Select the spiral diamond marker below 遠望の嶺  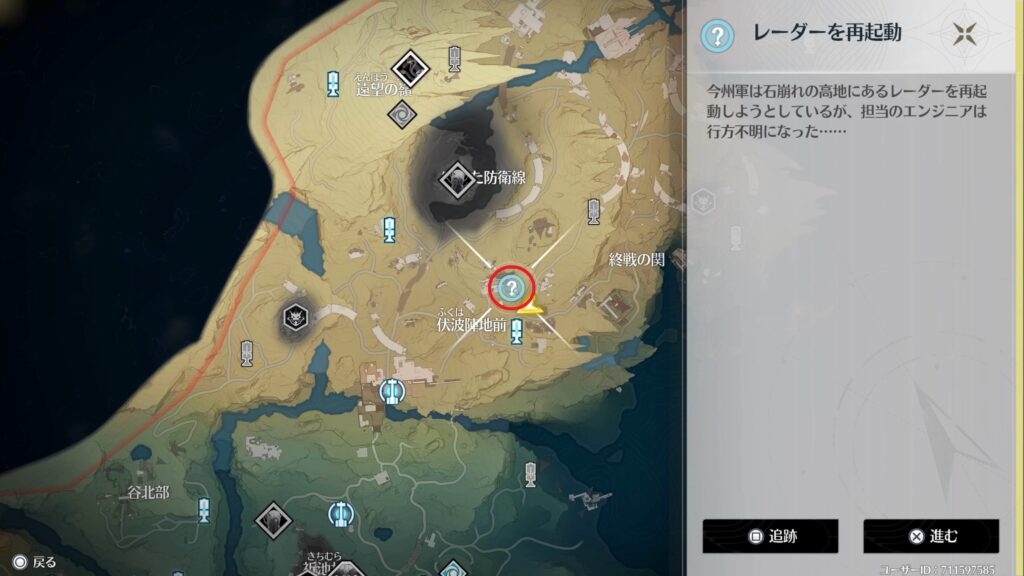[402, 112]
